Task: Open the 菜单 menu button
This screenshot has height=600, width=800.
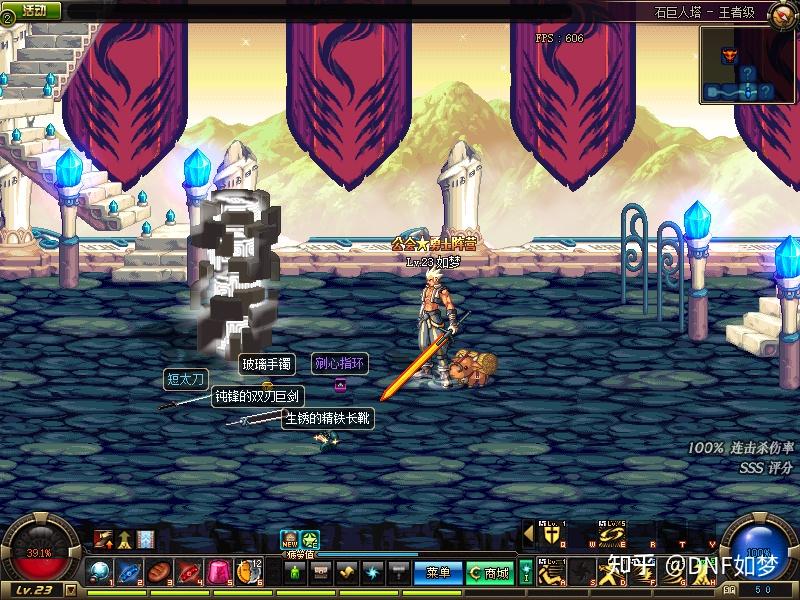Action: tap(438, 572)
